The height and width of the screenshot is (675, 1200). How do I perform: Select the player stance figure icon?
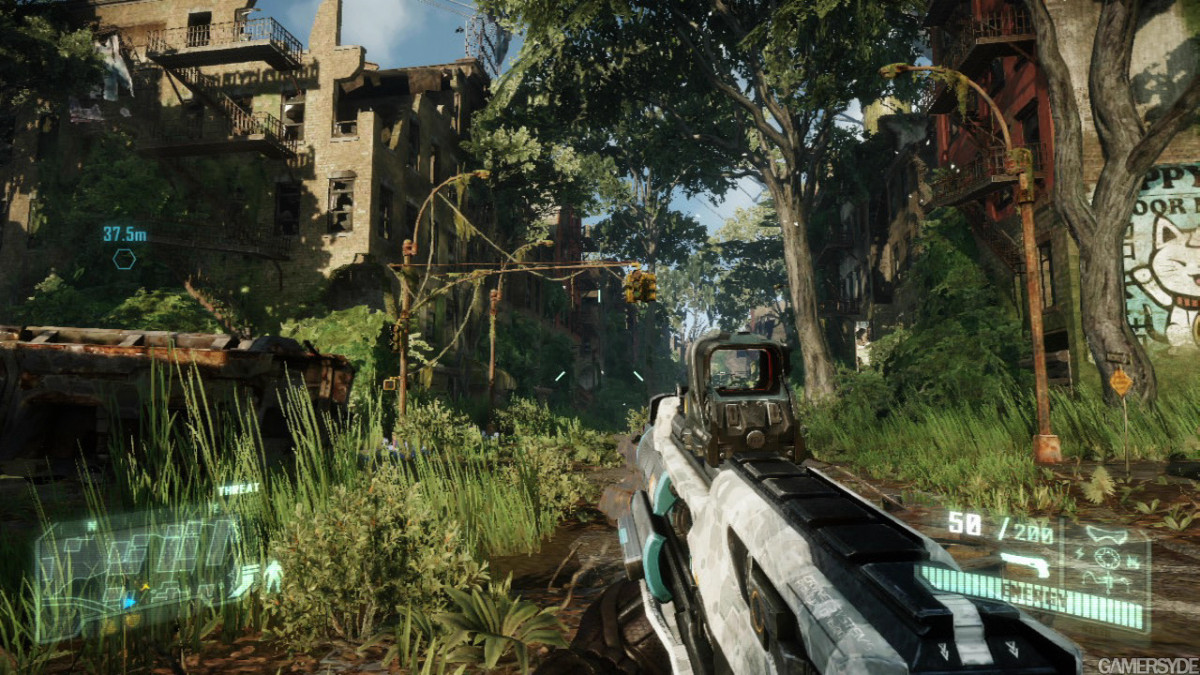(271, 575)
